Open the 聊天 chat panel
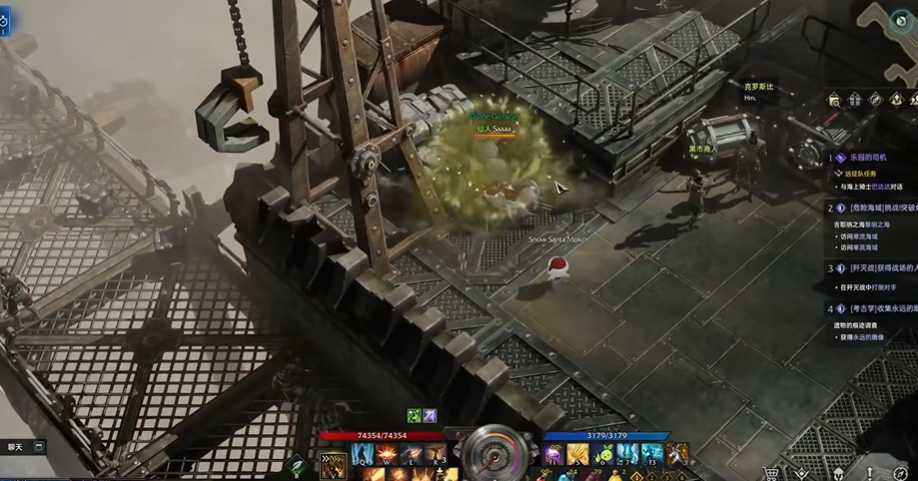Image resolution: width=918 pixels, height=481 pixels. tap(16, 447)
